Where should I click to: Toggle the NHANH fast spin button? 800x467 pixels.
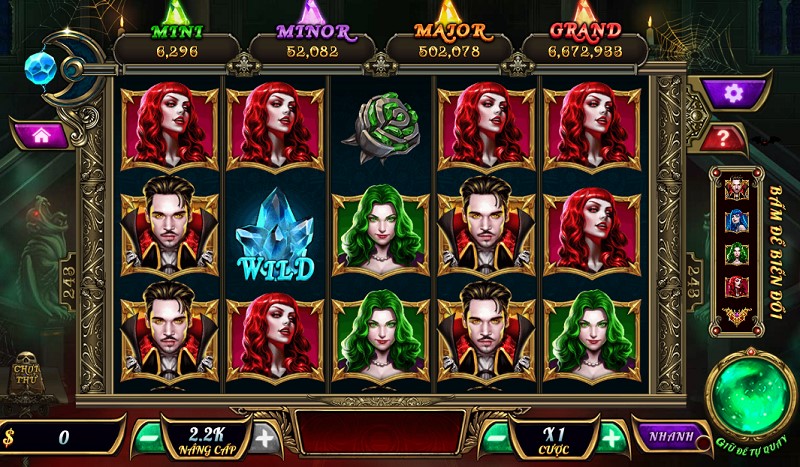click(664, 436)
